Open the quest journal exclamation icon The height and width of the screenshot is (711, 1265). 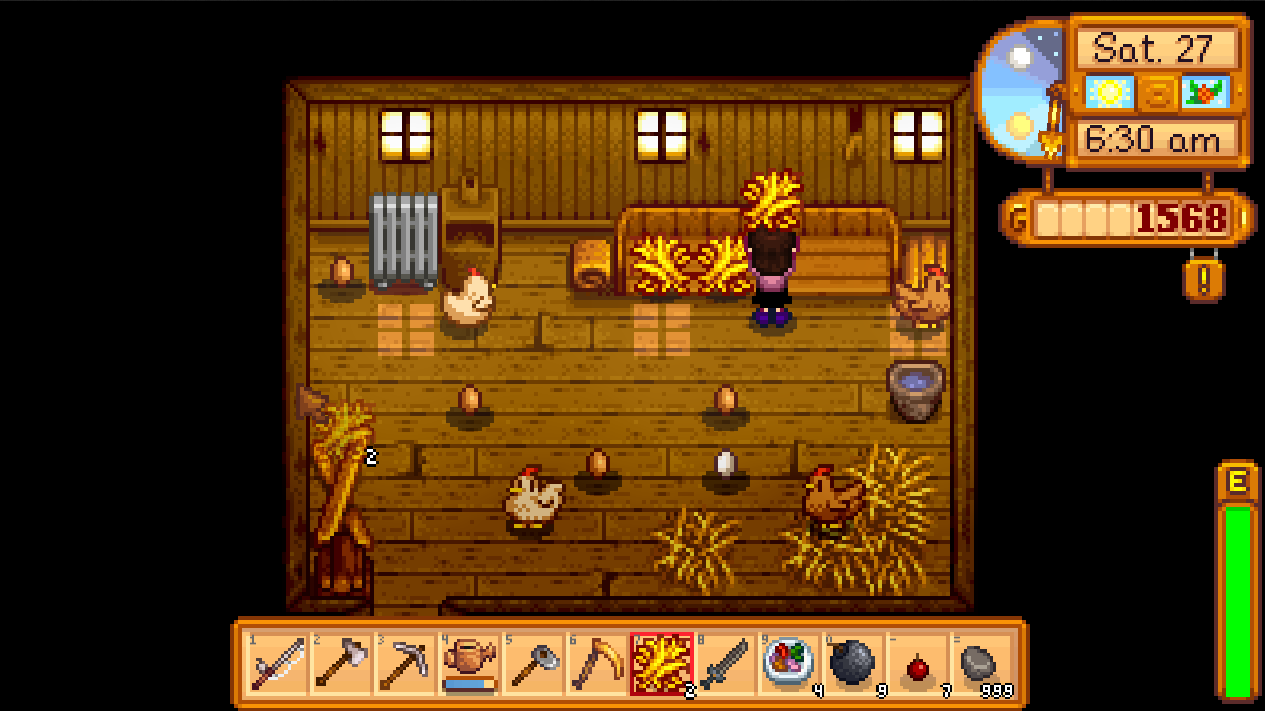[1203, 280]
